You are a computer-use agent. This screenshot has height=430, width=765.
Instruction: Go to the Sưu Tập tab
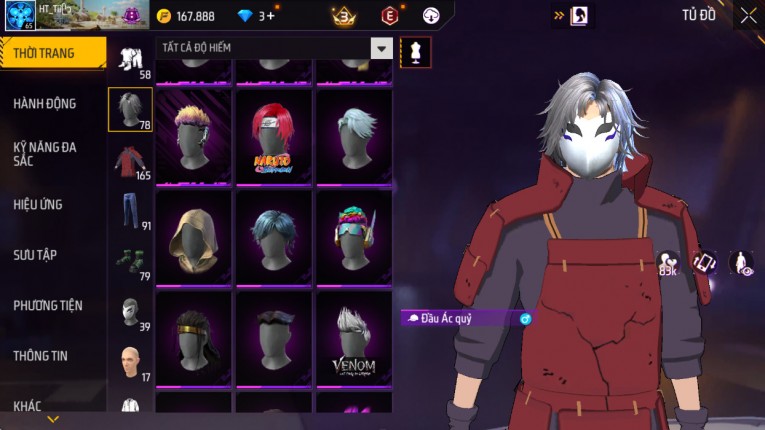click(35, 255)
